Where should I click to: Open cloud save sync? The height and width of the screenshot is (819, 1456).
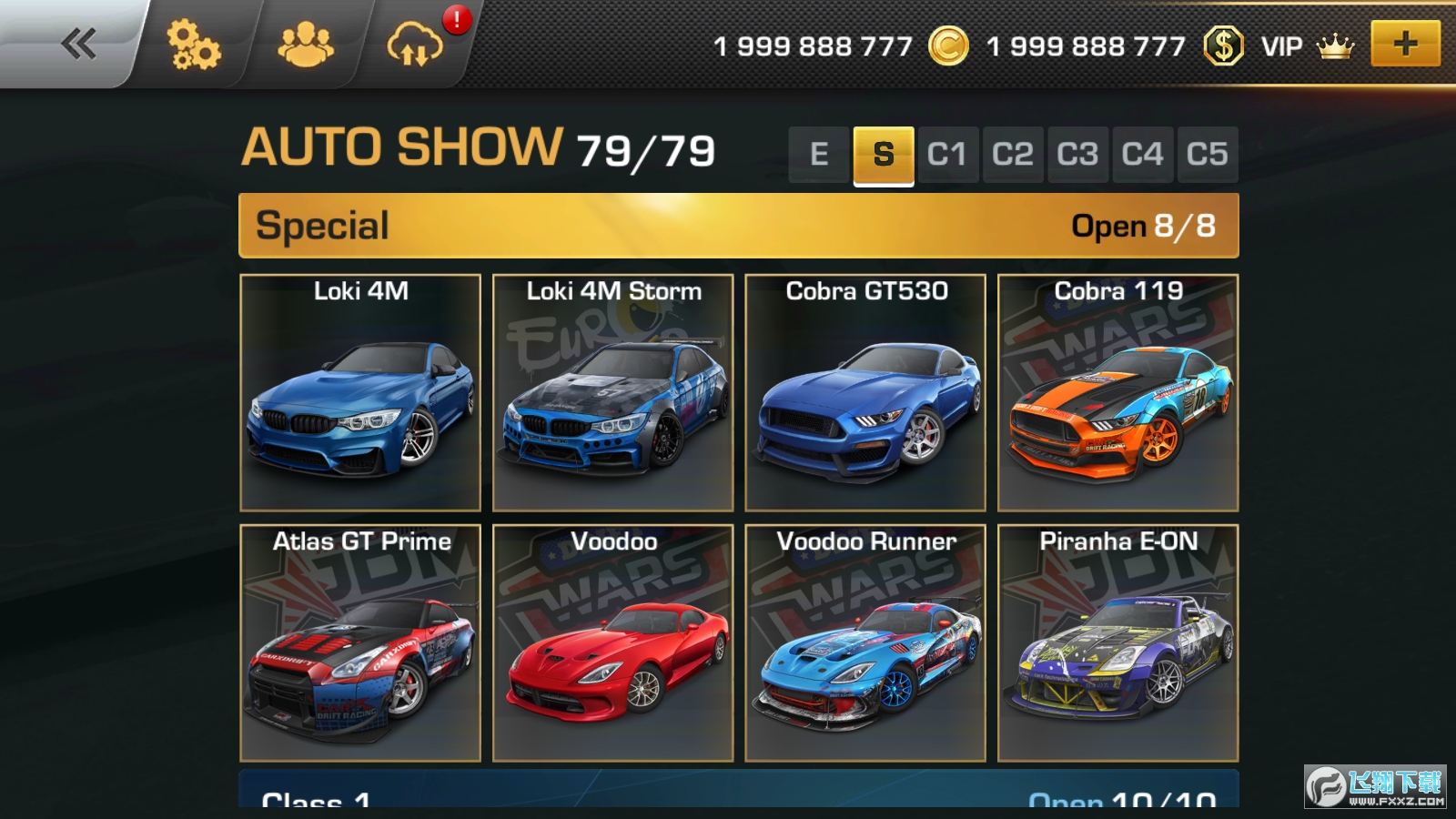pos(414,45)
